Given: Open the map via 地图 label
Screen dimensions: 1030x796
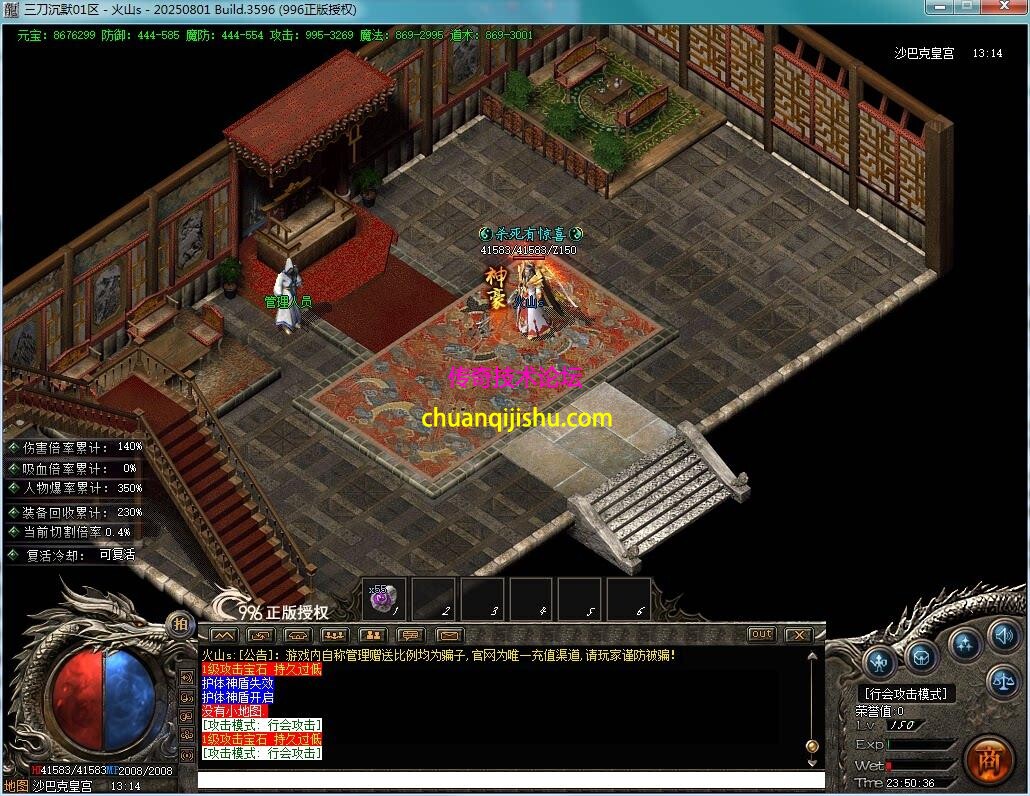Looking at the screenshot, I should [16, 786].
